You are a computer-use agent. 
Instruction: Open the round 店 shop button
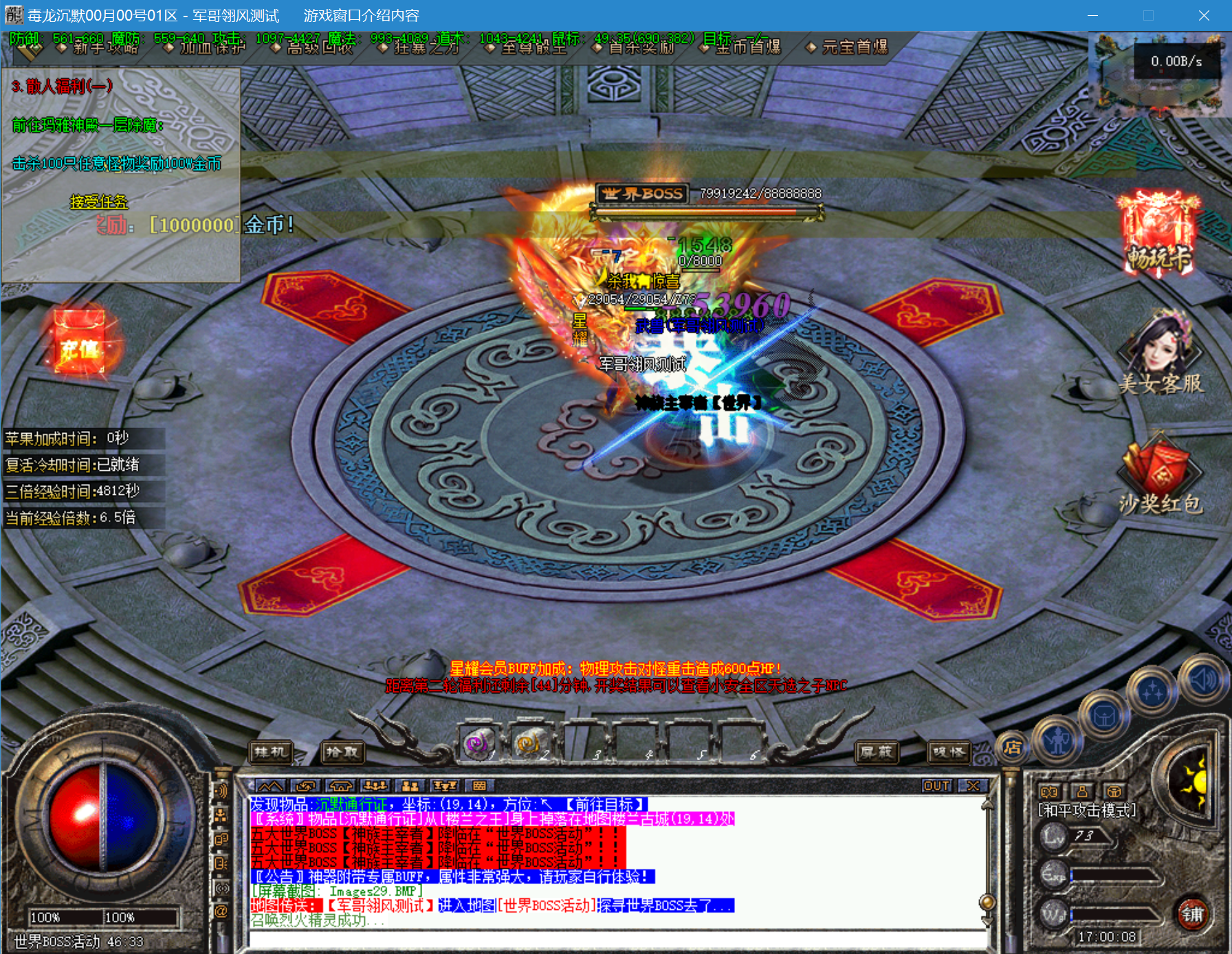pyautogui.click(x=1011, y=747)
